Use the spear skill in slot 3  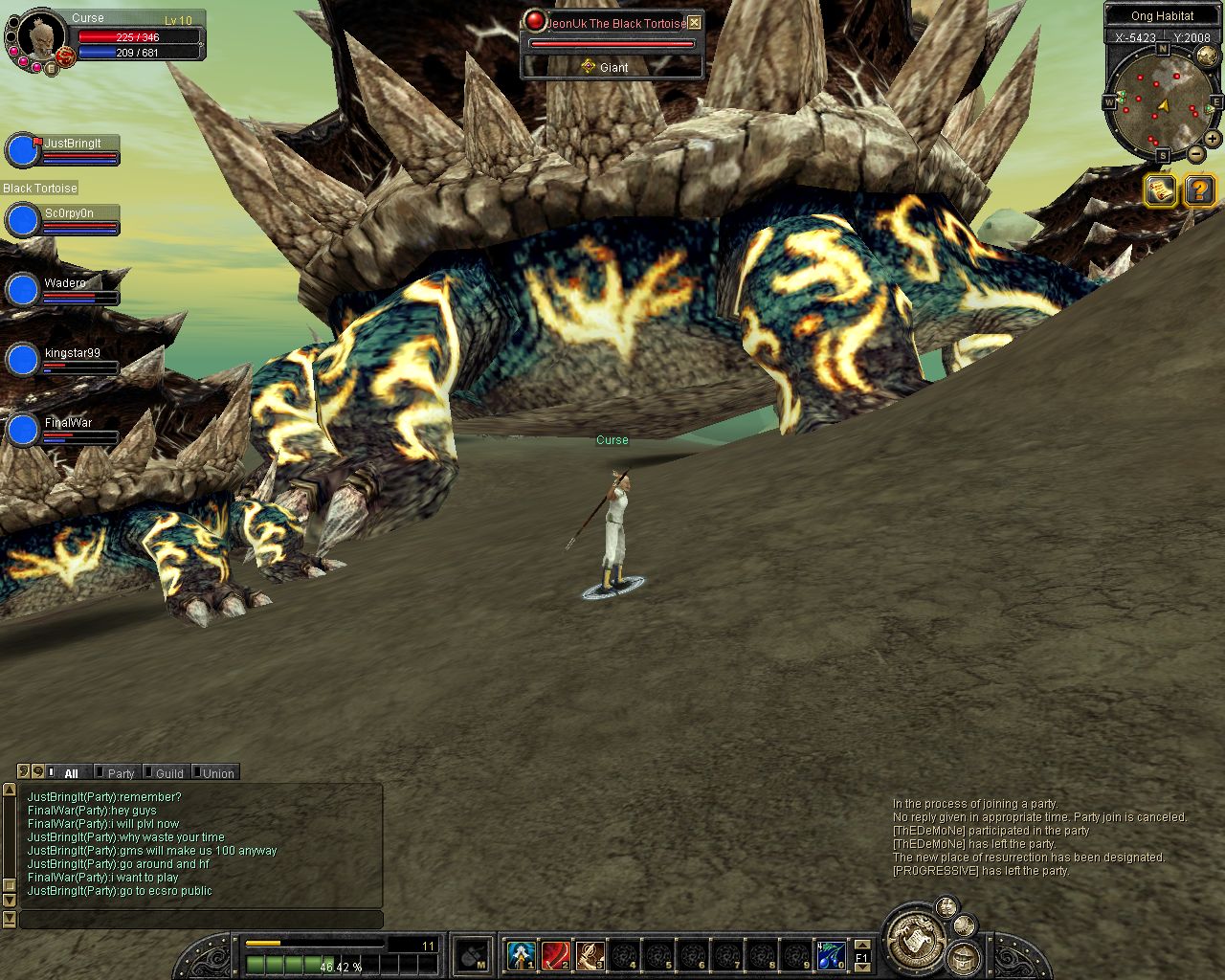tap(590, 954)
